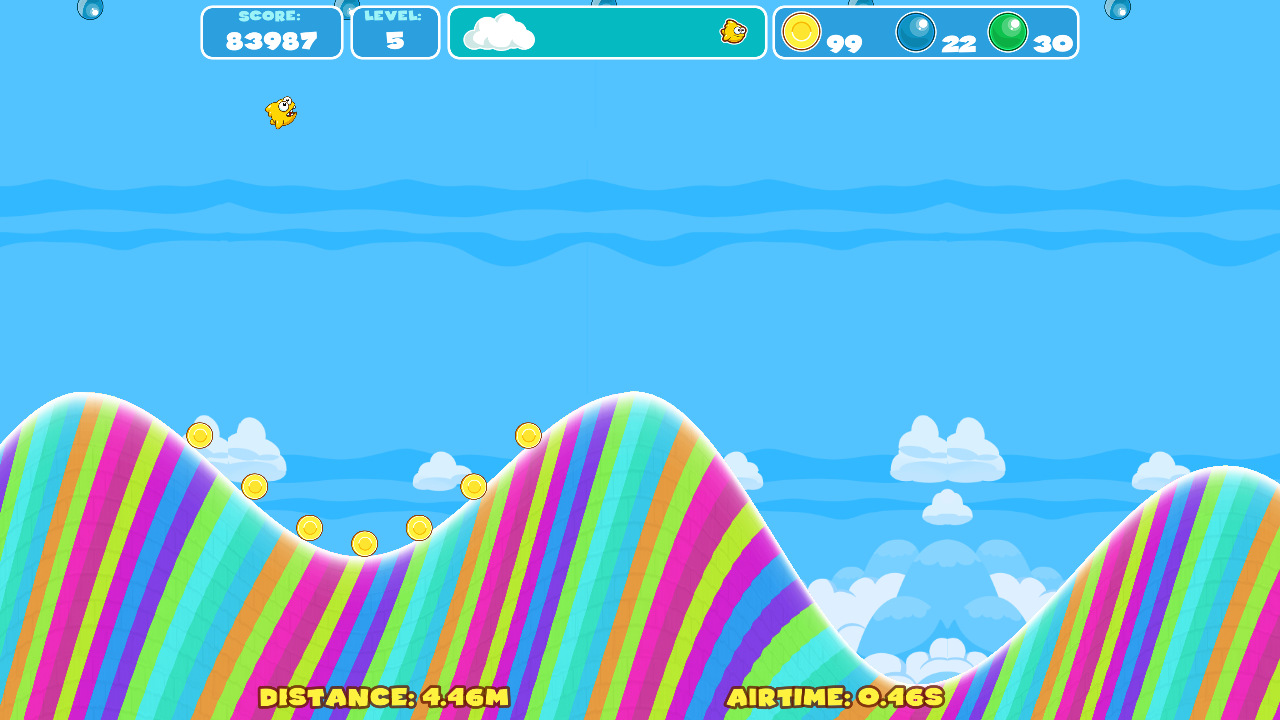Click the AIRTIME: 0.46S label
This screenshot has width=1280, height=720.
tap(838, 700)
